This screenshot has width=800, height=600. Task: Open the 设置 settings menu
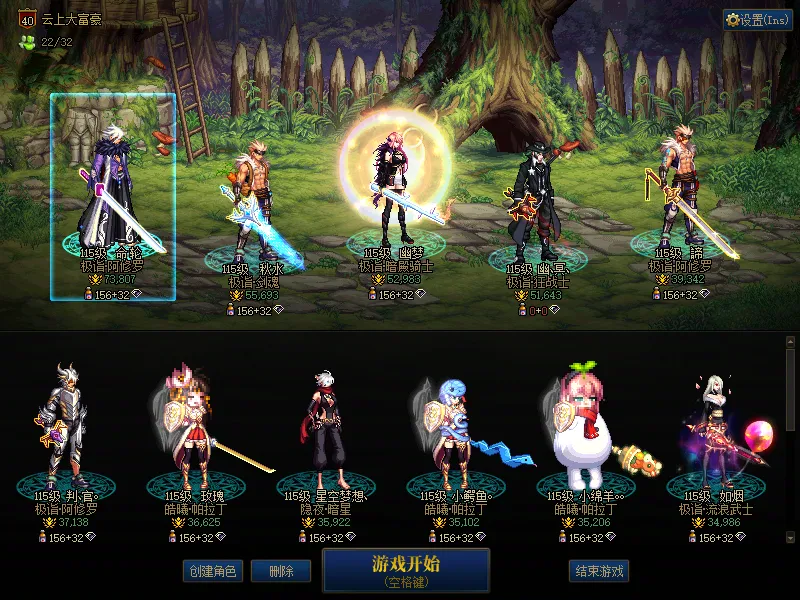[757, 19]
